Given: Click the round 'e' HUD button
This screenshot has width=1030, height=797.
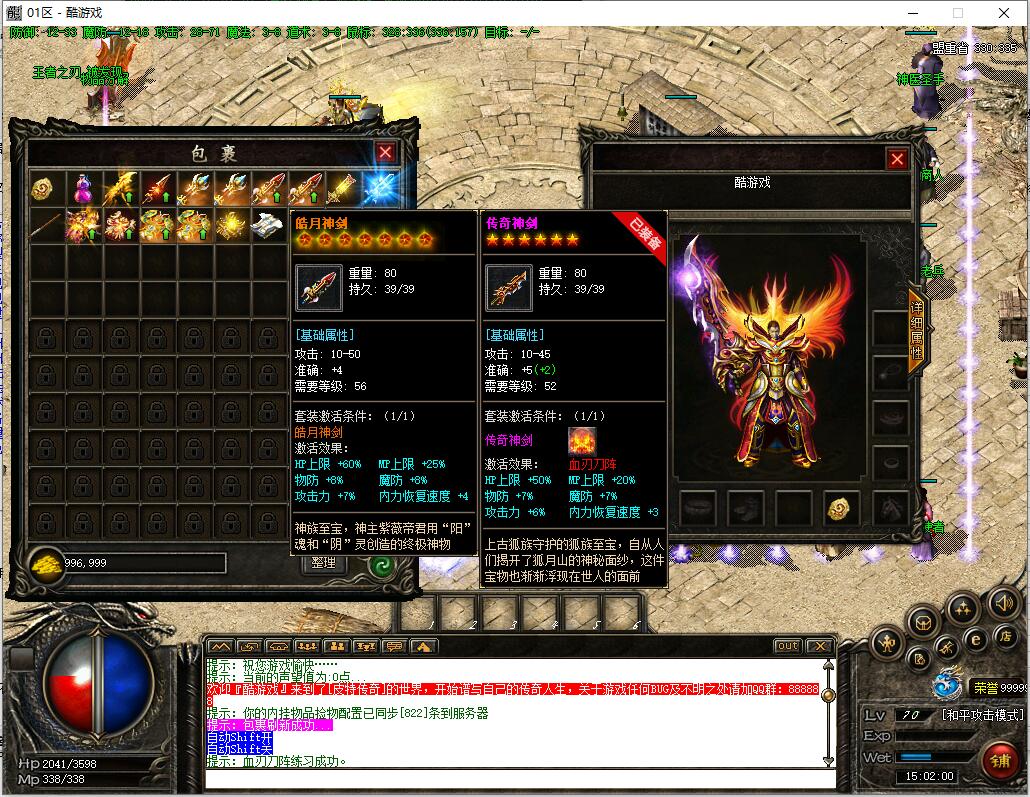Looking at the screenshot, I should coord(976,639).
